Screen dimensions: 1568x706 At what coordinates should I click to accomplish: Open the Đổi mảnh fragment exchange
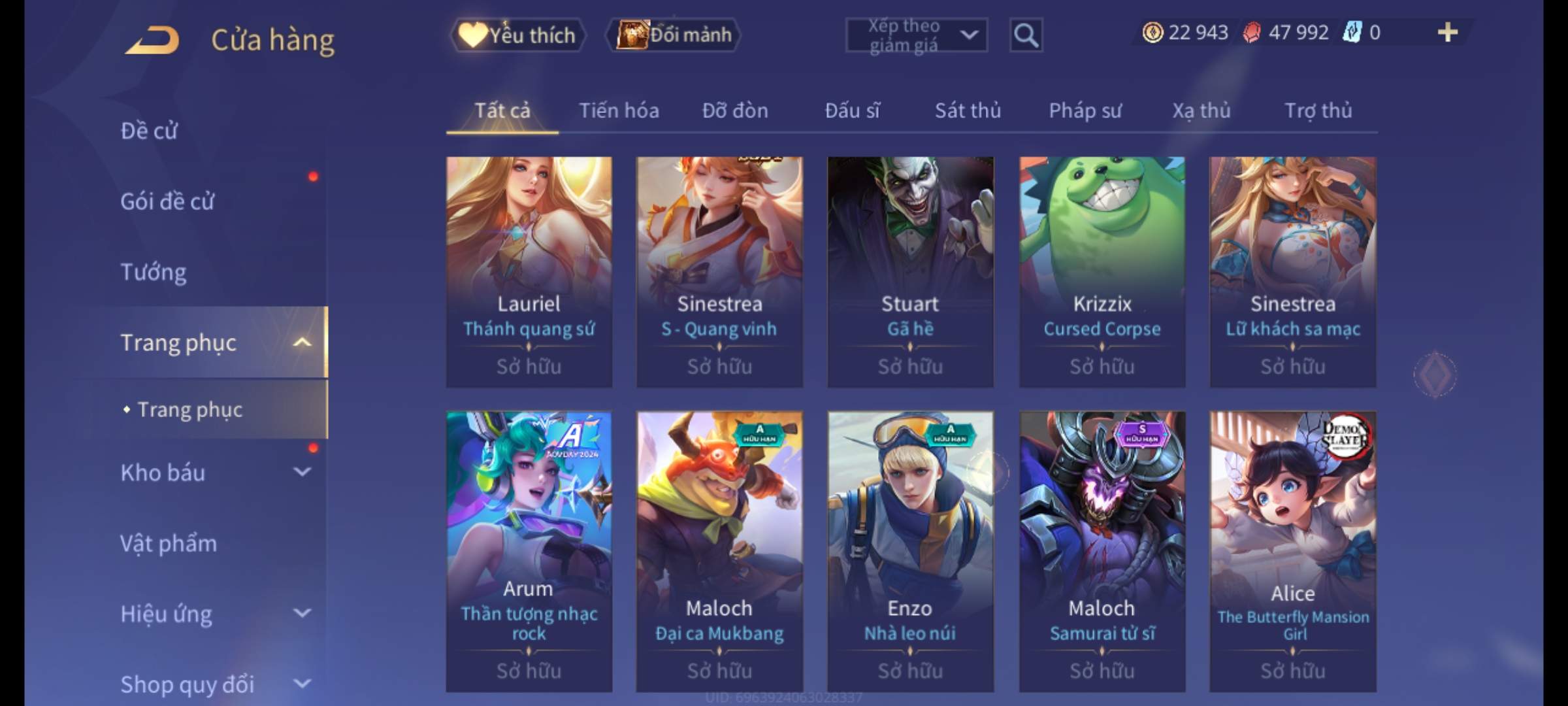pos(674,35)
